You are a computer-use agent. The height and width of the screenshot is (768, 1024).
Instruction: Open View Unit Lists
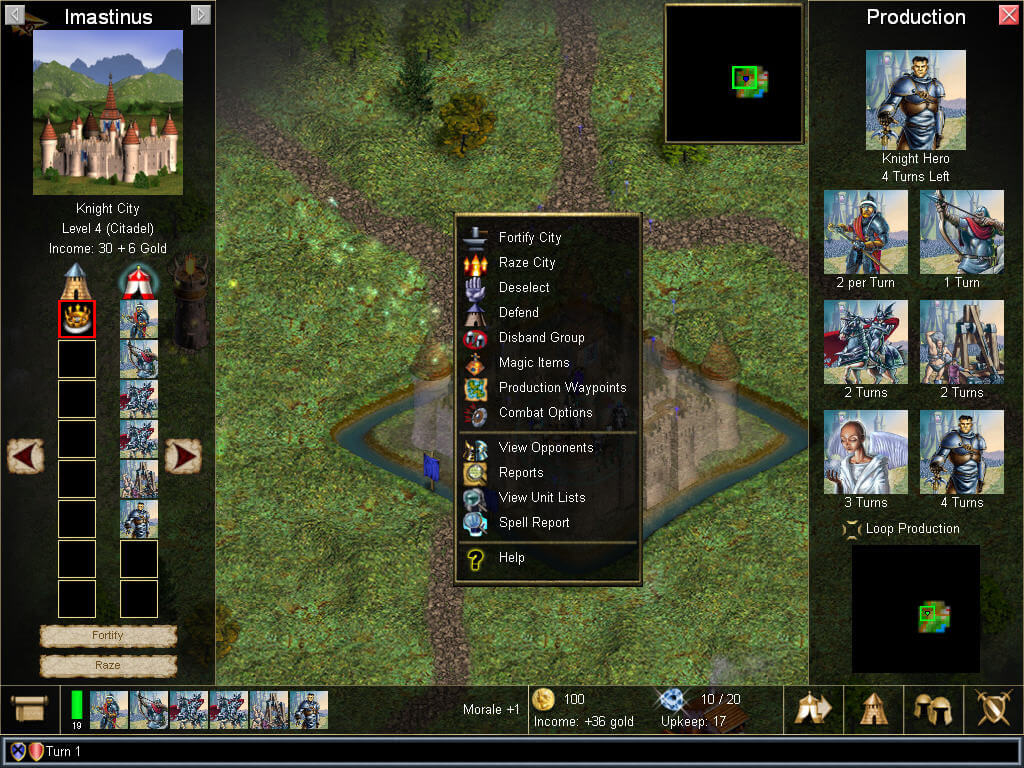(x=541, y=498)
